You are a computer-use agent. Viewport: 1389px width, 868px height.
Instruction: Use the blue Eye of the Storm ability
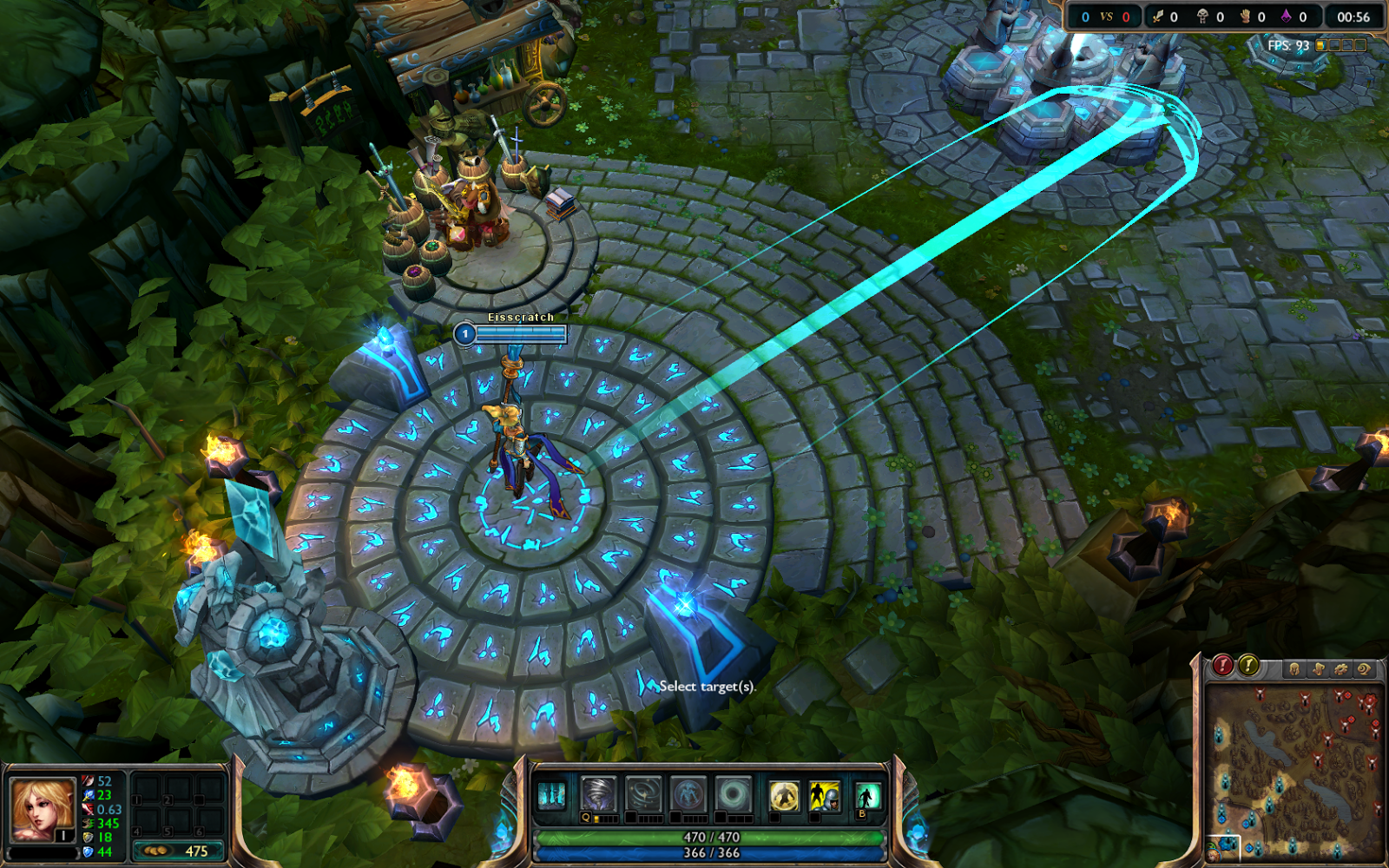688,793
